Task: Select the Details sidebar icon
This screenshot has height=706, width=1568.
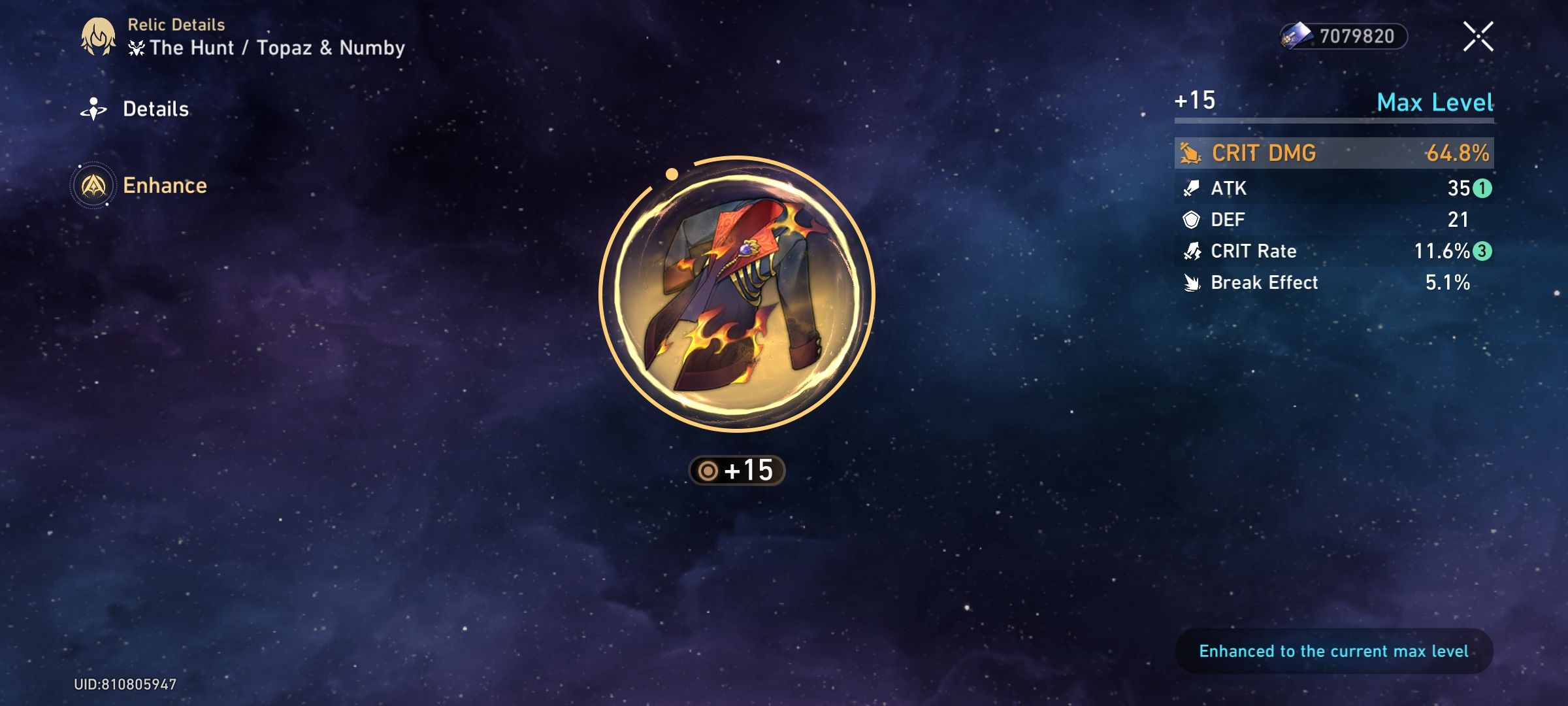Action: click(x=93, y=109)
